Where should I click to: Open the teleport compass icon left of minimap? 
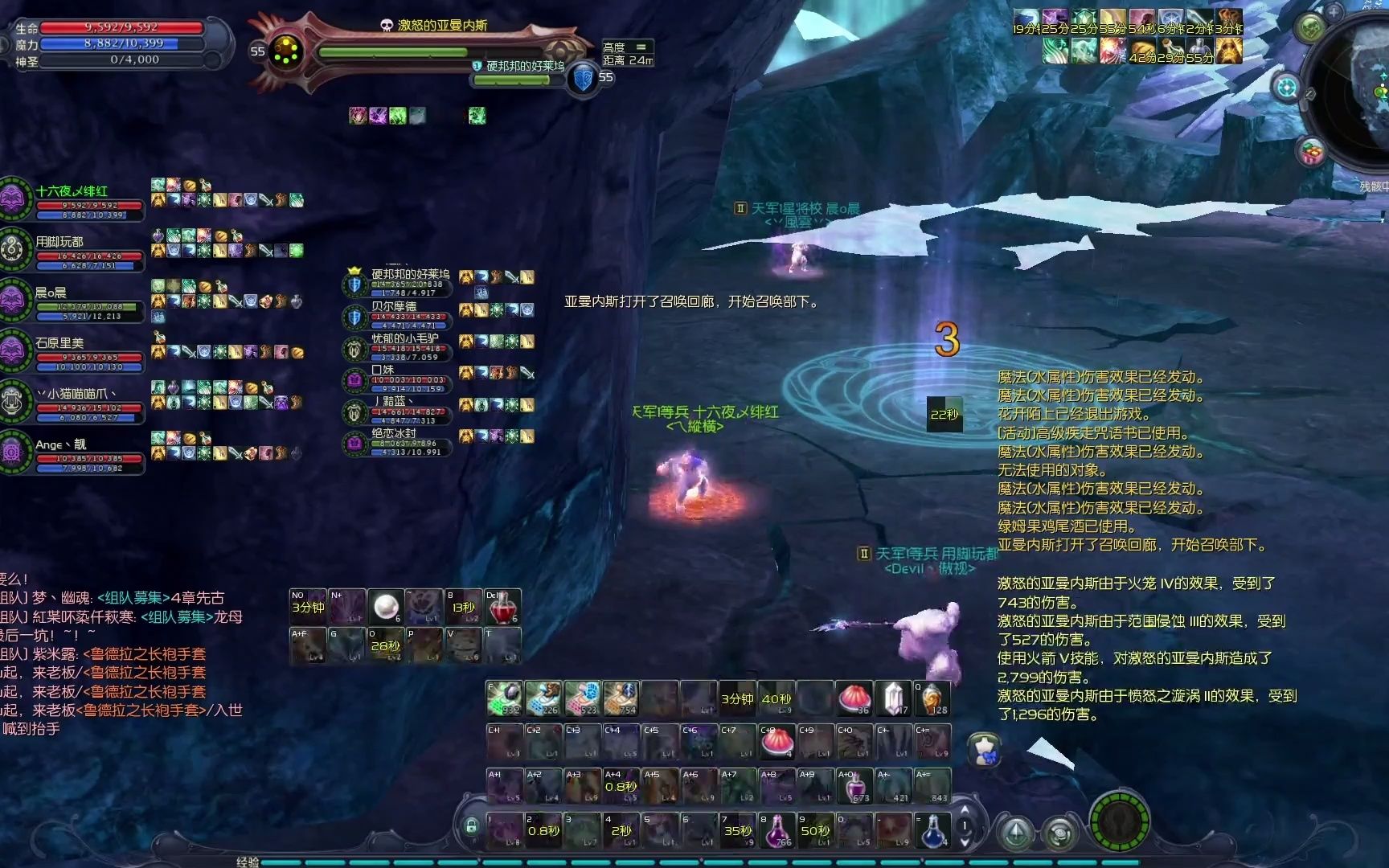click(x=1286, y=88)
